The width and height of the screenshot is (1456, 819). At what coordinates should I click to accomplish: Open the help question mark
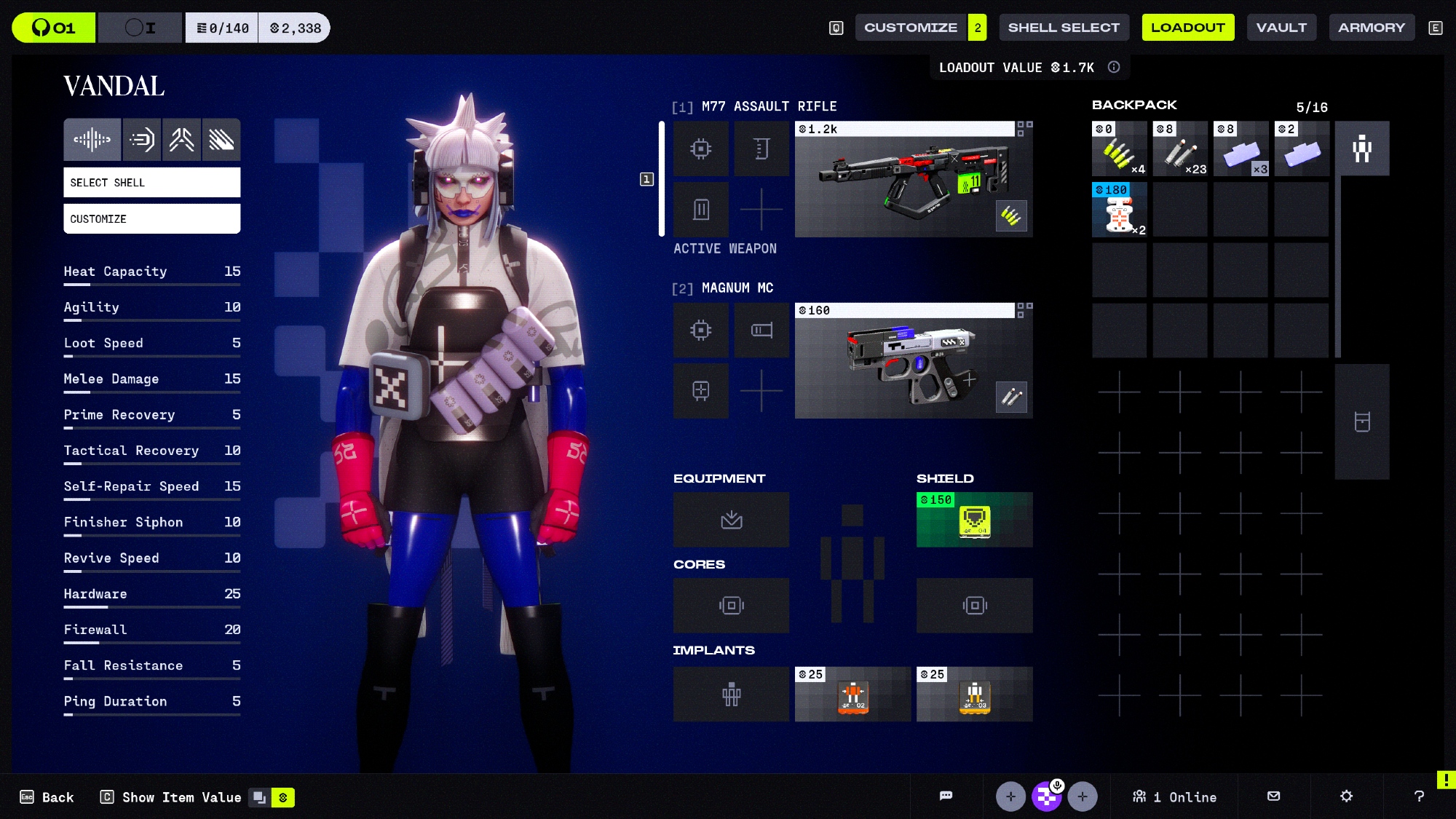point(1419,796)
